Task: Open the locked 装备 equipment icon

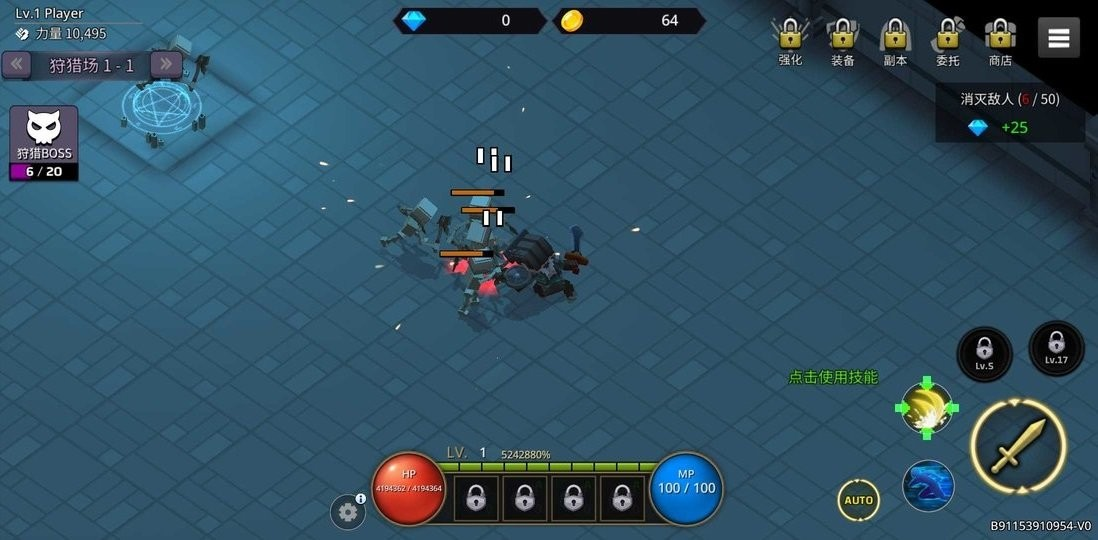Action: click(x=843, y=38)
